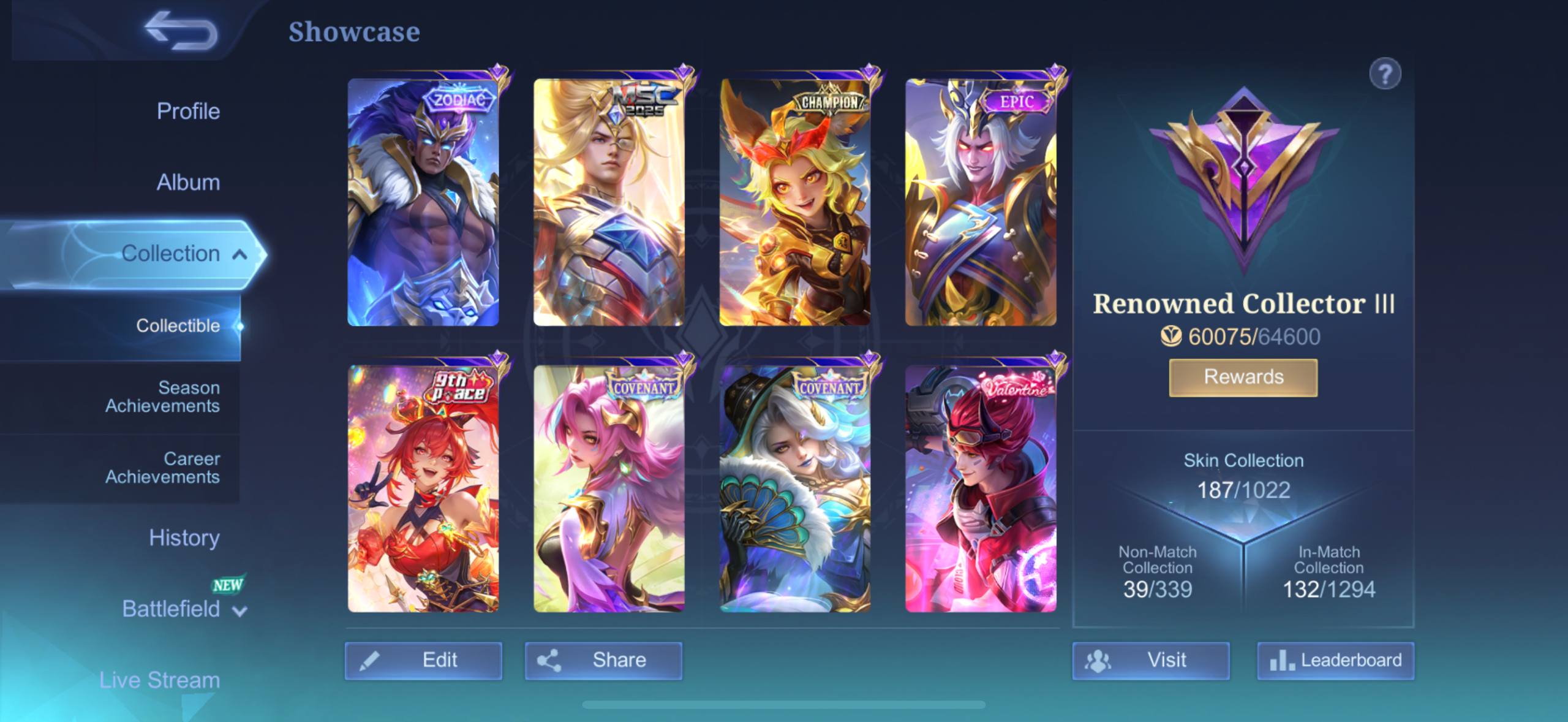Open the Profile tab
The image size is (1568, 722).
tap(188, 112)
